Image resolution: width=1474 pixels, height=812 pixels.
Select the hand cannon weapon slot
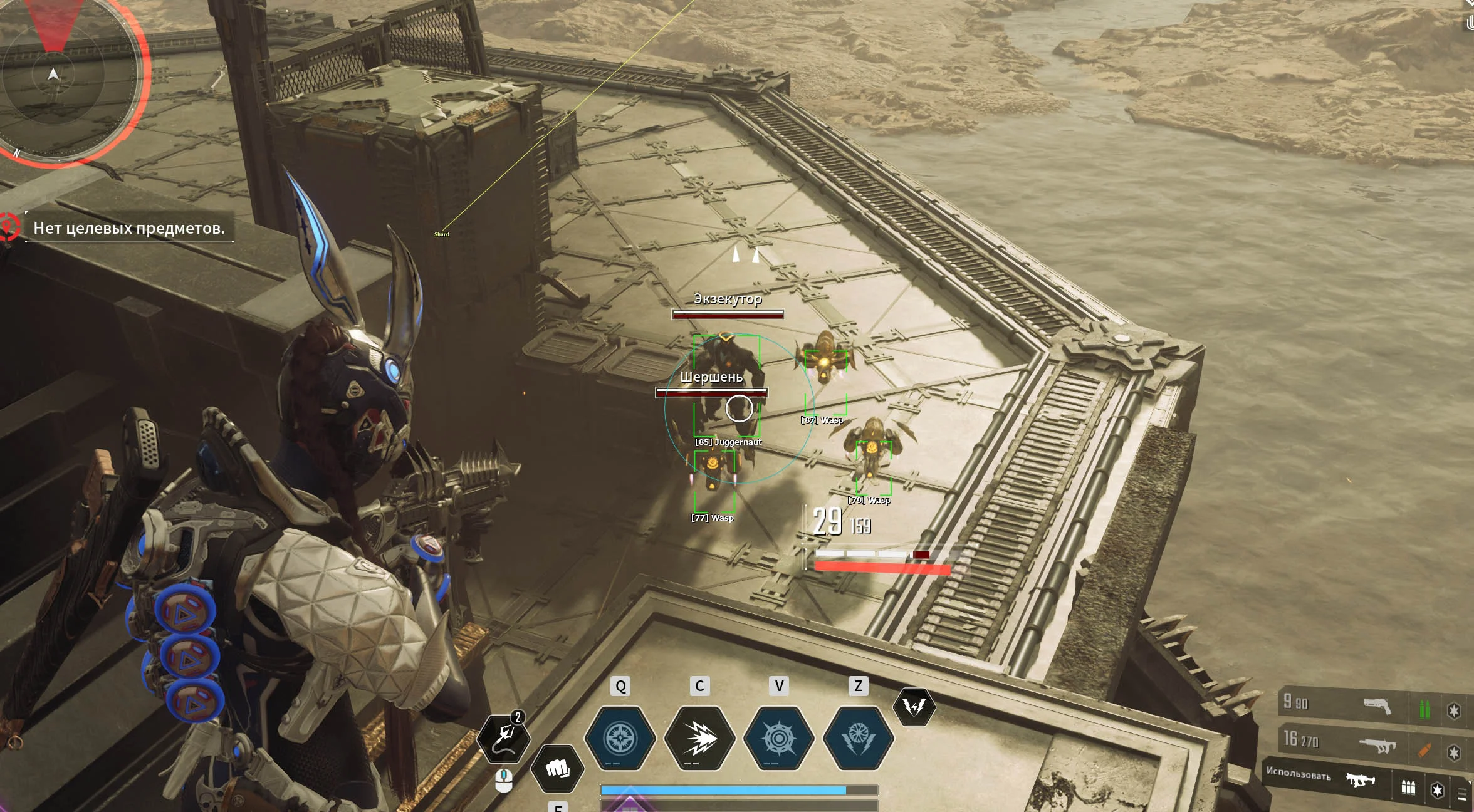1376,706
